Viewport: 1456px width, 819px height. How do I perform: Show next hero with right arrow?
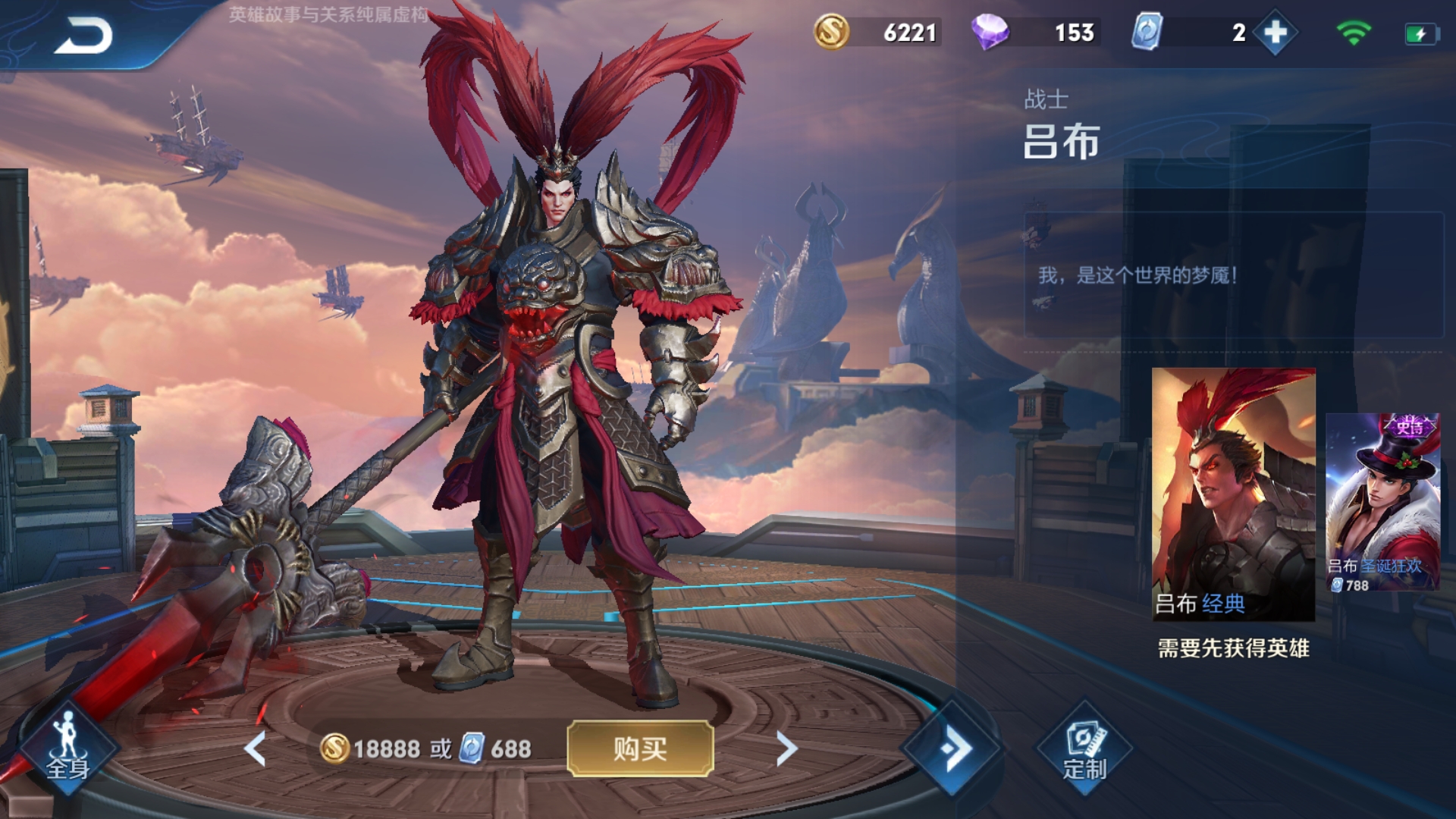click(x=786, y=748)
